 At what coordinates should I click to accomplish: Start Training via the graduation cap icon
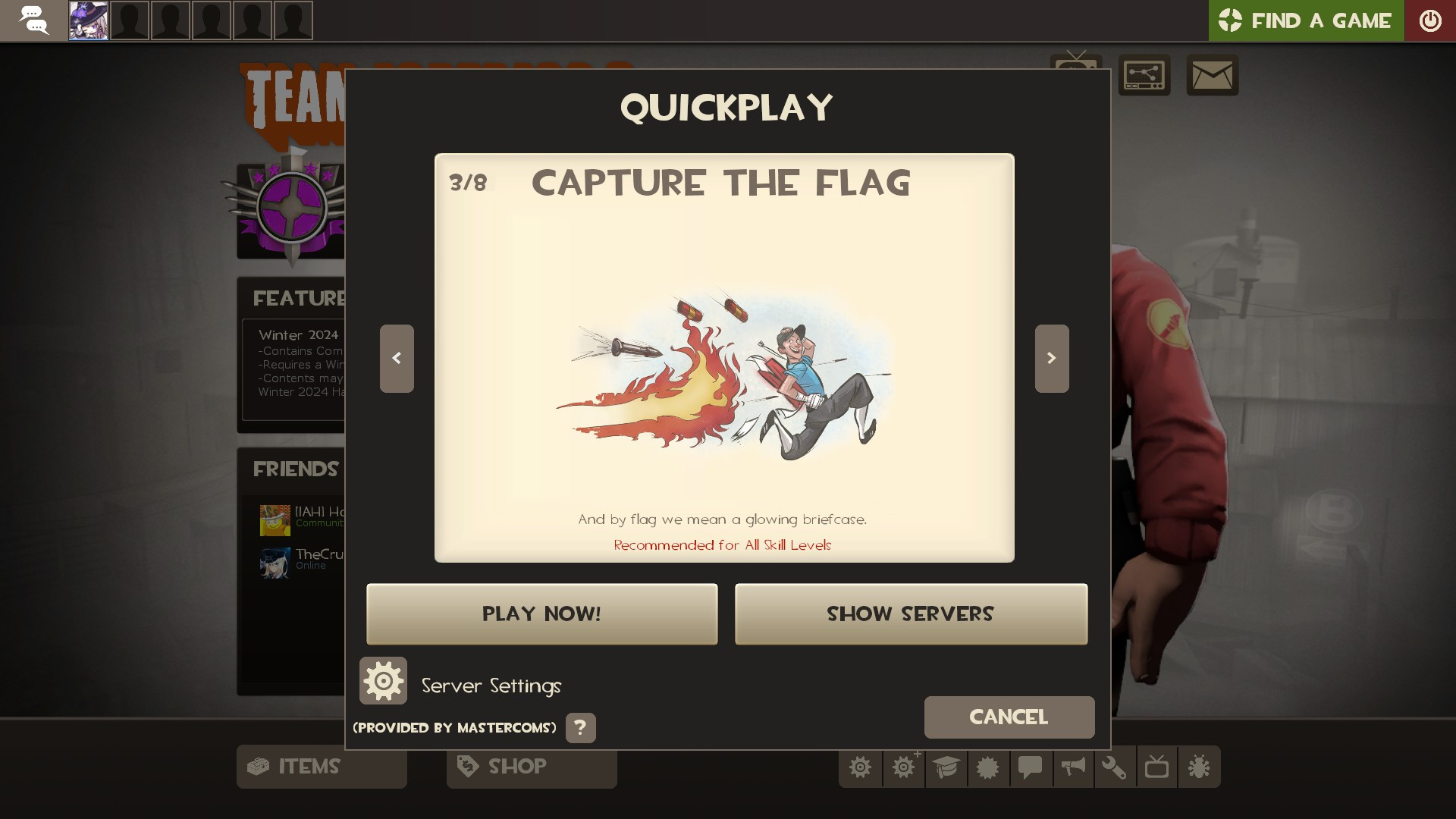[946, 767]
